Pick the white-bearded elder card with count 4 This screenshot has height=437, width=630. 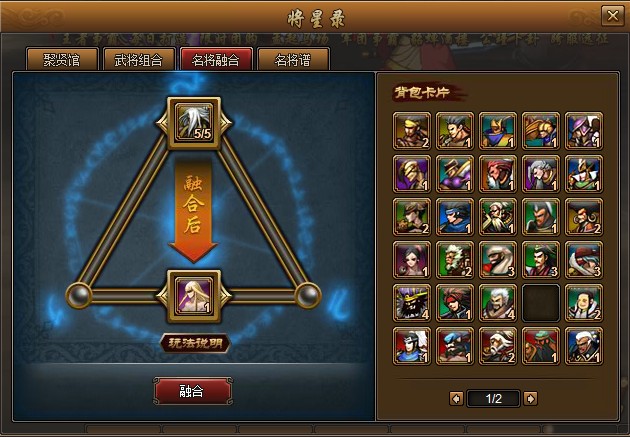point(497,301)
